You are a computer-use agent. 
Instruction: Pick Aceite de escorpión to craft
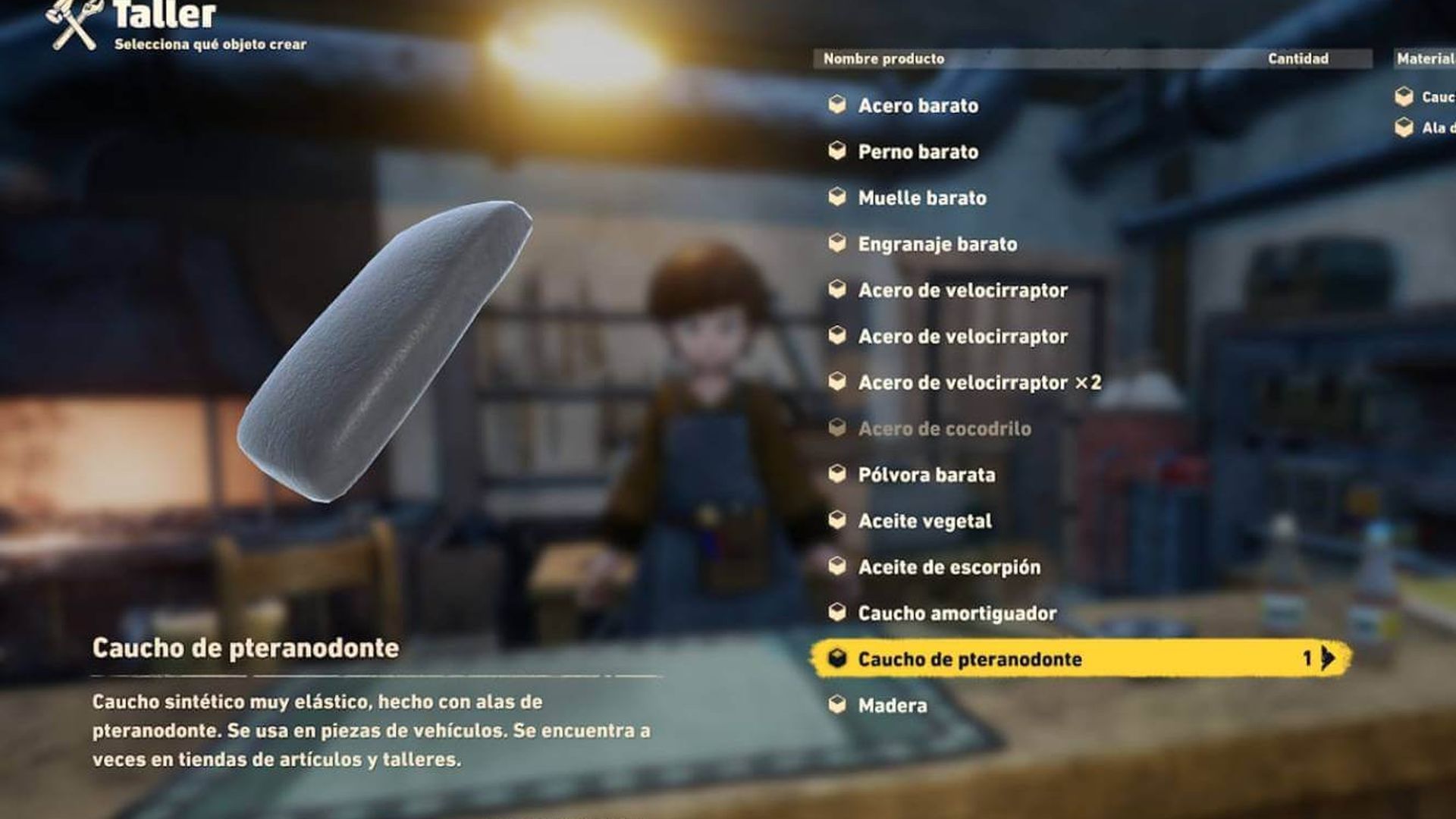tap(949, 567)
